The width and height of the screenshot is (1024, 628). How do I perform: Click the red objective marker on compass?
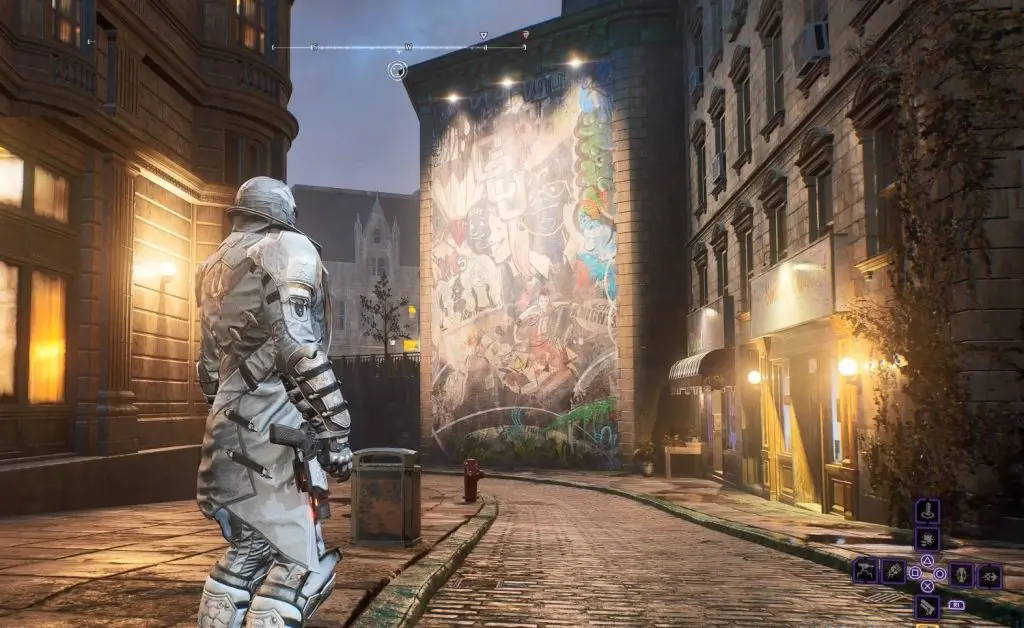tap(526, 36)
